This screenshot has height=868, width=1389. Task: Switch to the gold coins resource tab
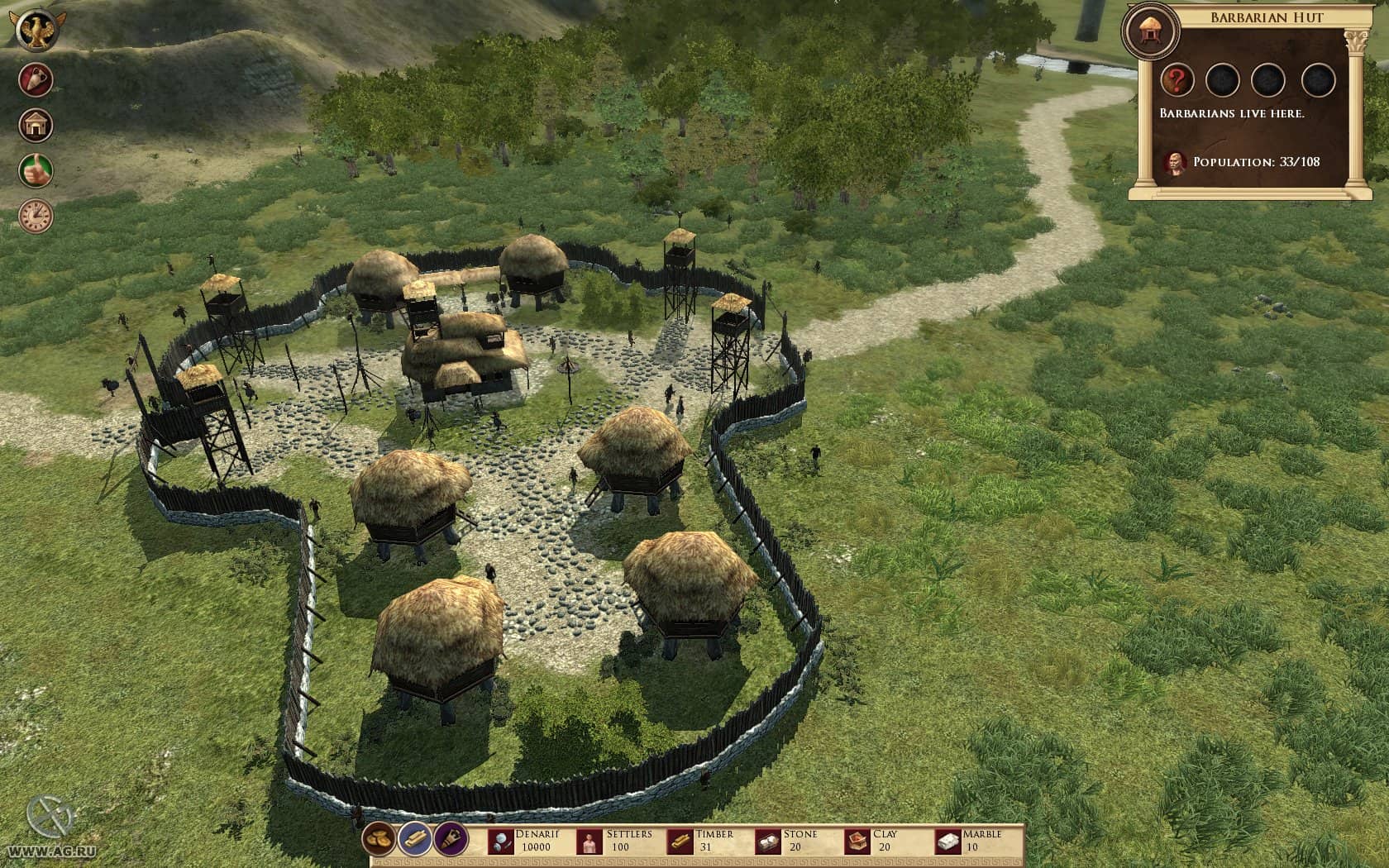click(x=379, y=840)
